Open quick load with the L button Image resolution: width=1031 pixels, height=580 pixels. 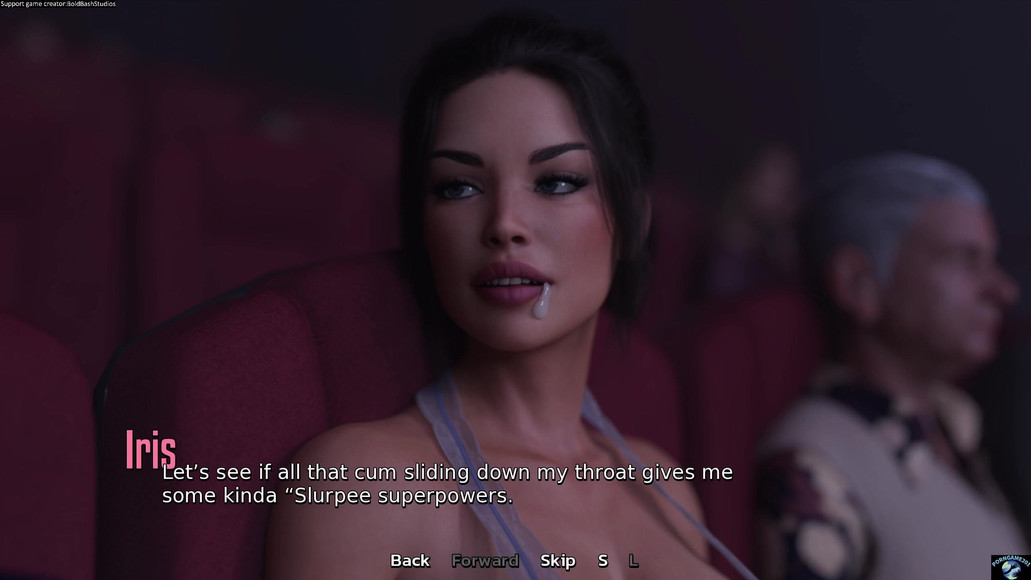tap(633, 561)
